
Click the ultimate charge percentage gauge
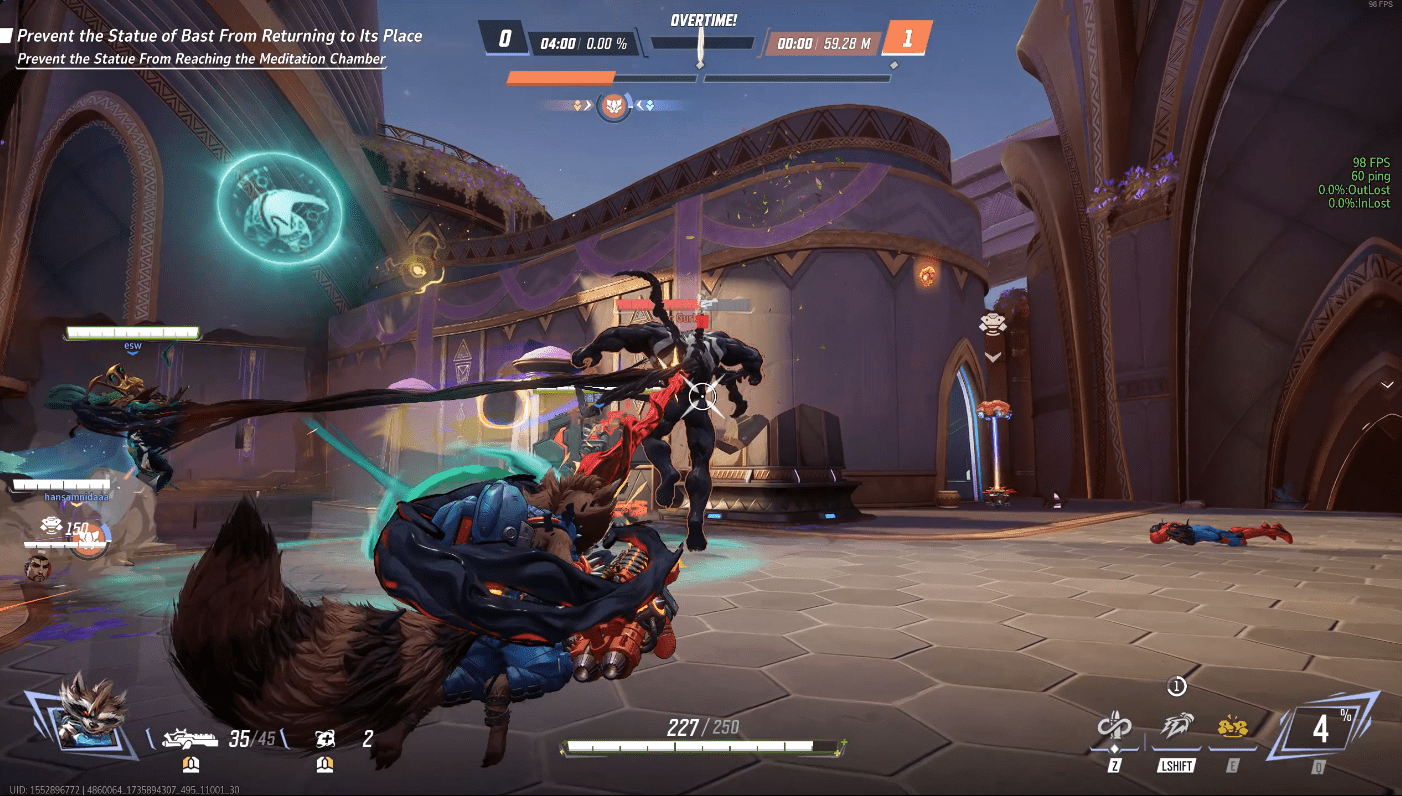[1321, 730]
